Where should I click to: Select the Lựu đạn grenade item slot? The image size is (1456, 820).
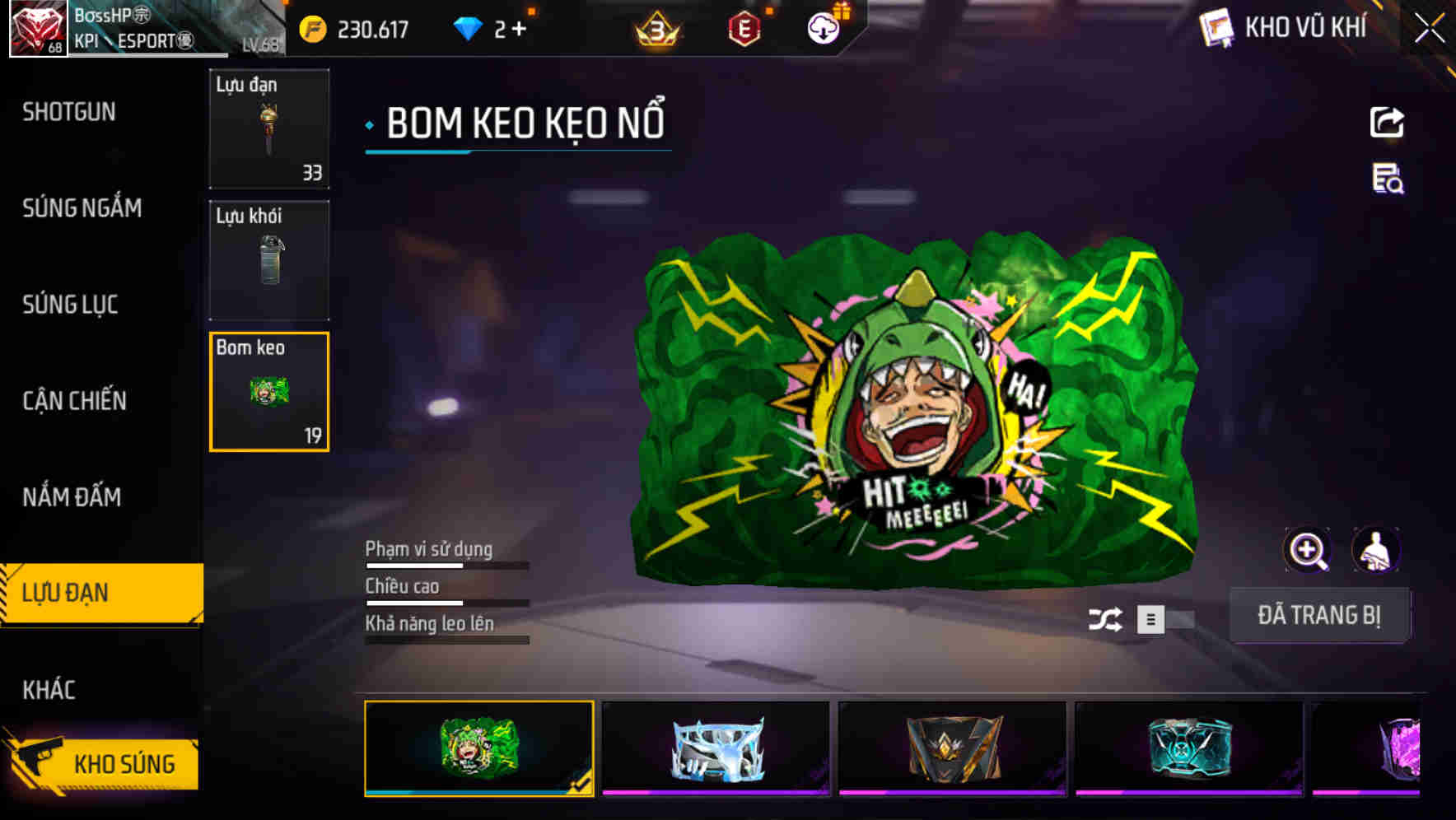tap(269, 129)
